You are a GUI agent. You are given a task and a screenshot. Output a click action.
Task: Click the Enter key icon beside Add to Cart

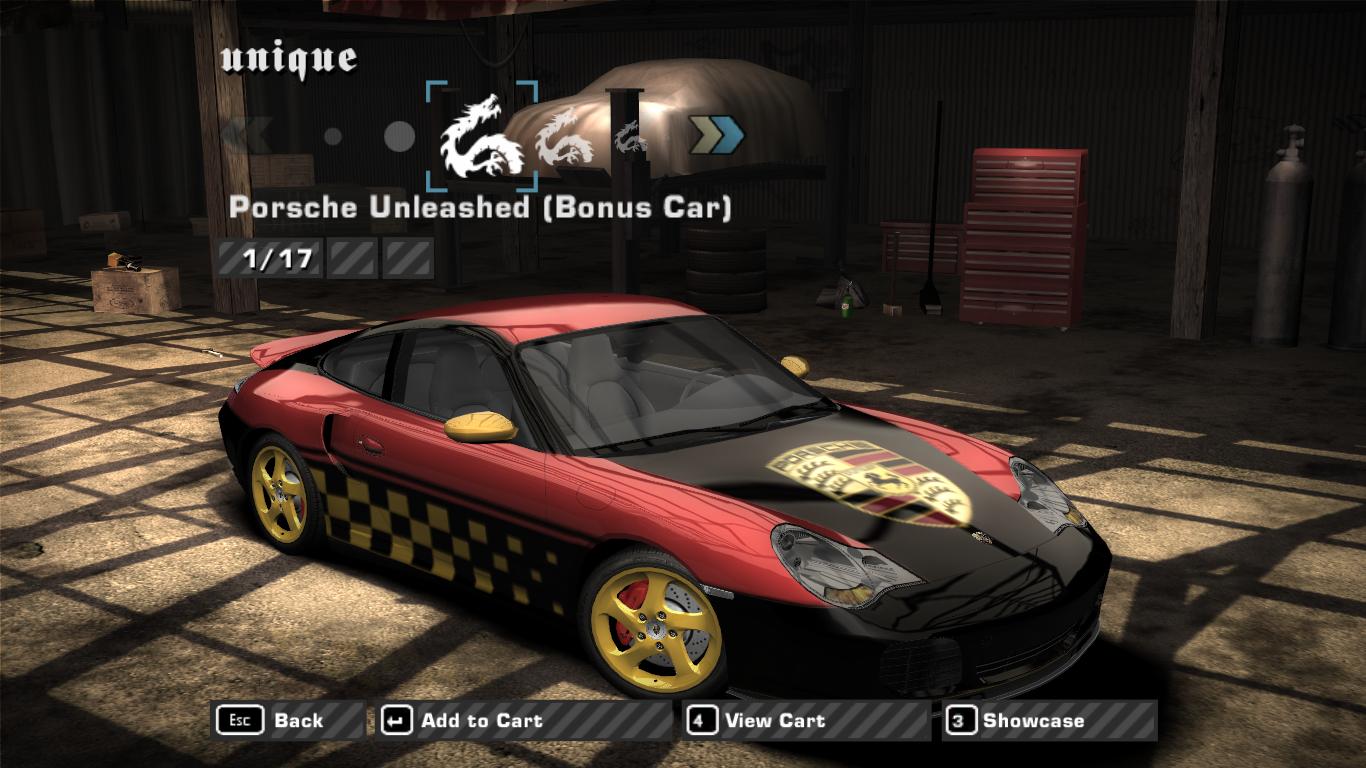point(397,720)
